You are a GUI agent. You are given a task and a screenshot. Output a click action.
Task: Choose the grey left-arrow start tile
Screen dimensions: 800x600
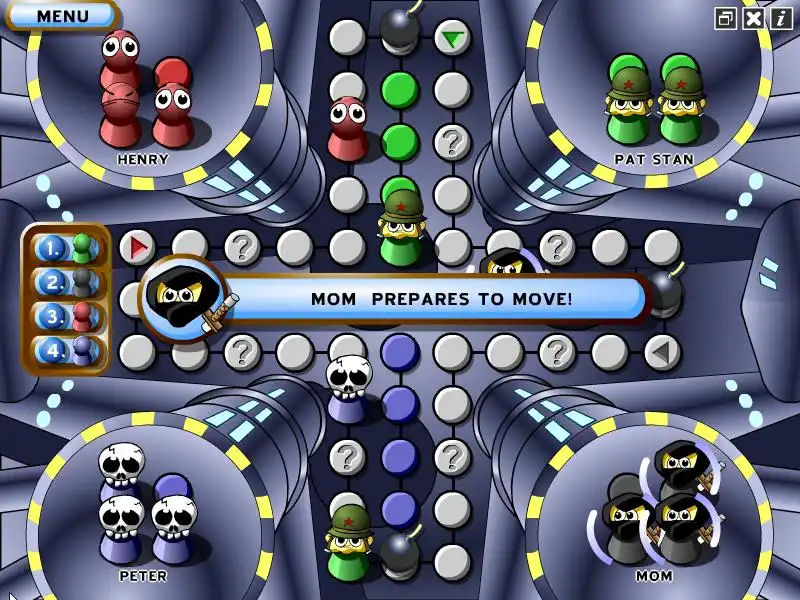(661, 351)
